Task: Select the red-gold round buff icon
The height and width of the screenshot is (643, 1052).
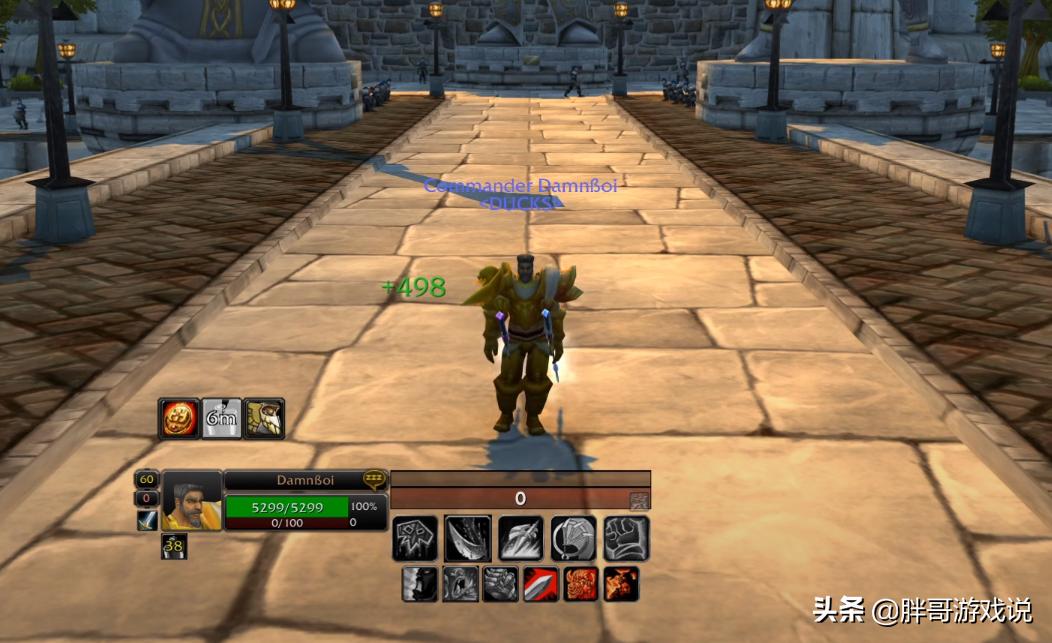Action: coord(178,418)
